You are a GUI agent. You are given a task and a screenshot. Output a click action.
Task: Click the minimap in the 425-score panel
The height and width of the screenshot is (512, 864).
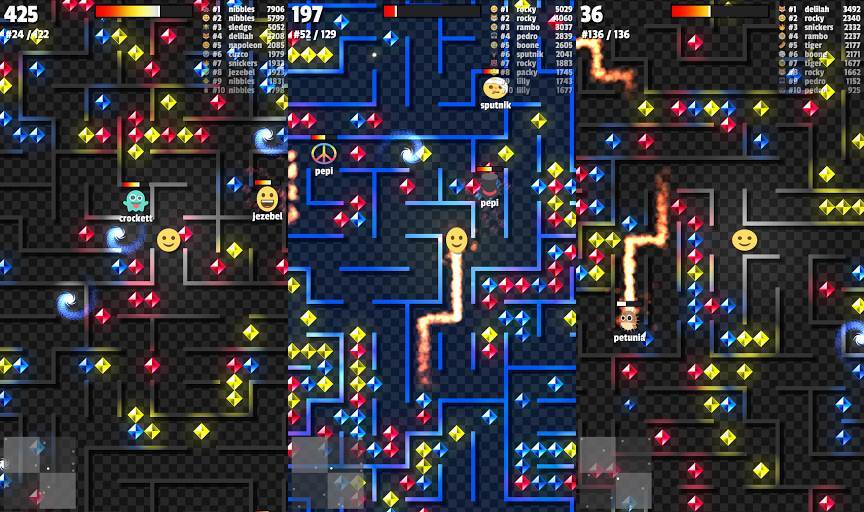[40, 473]
